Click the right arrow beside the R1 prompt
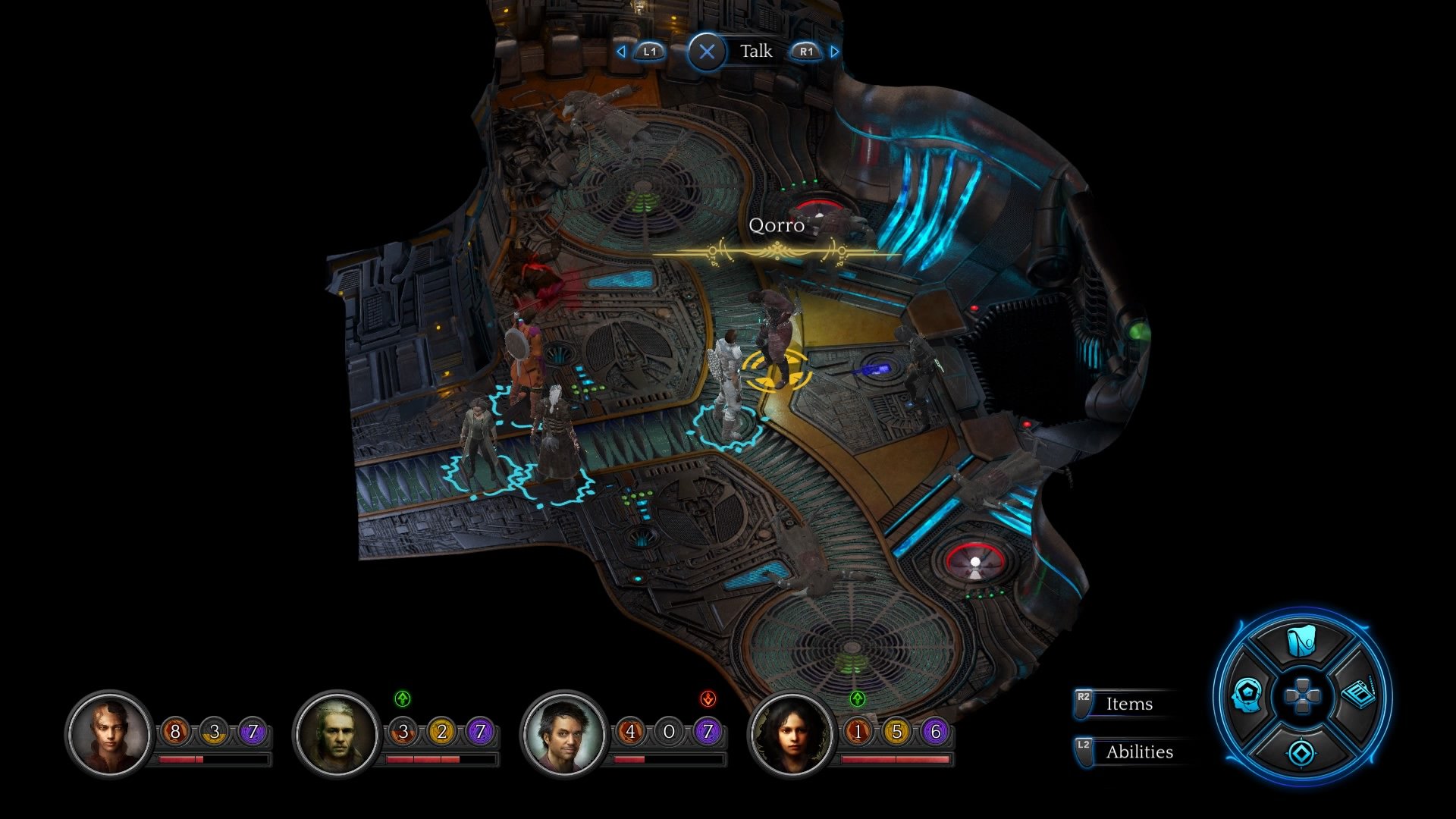 coord(834,52)
